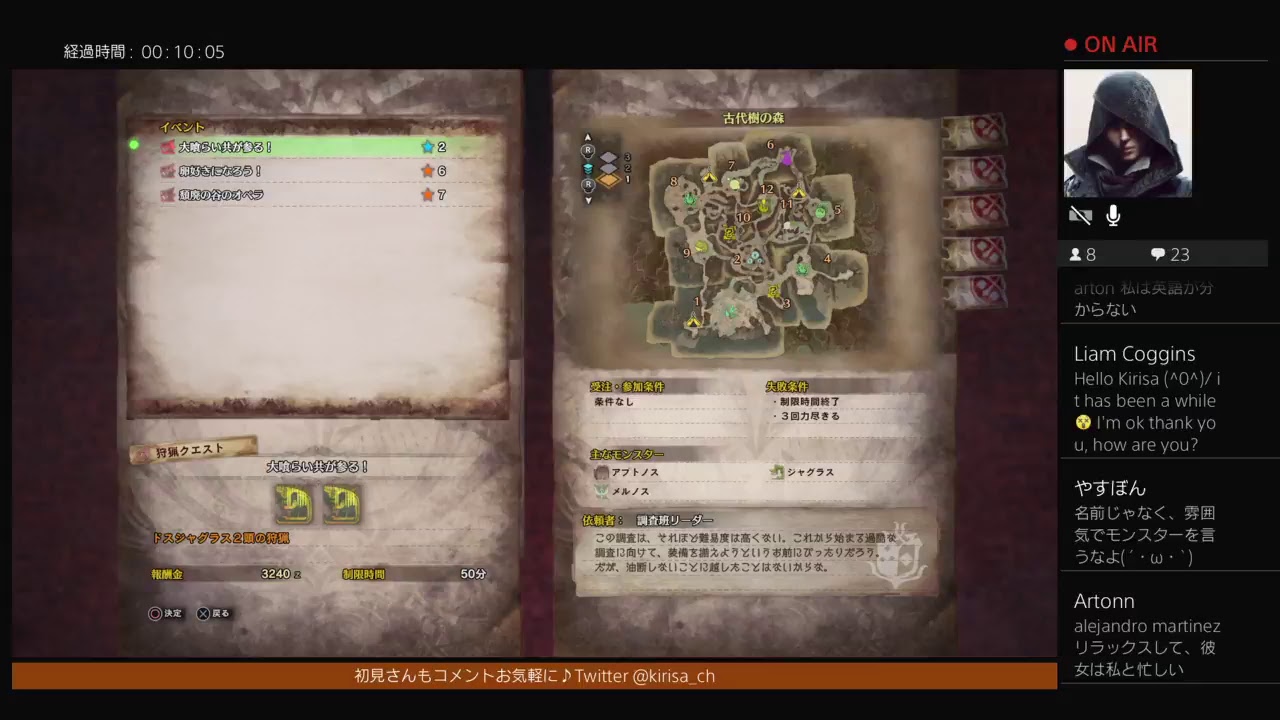Expand the stacked layers icon on map legend

tap(587, 168)
